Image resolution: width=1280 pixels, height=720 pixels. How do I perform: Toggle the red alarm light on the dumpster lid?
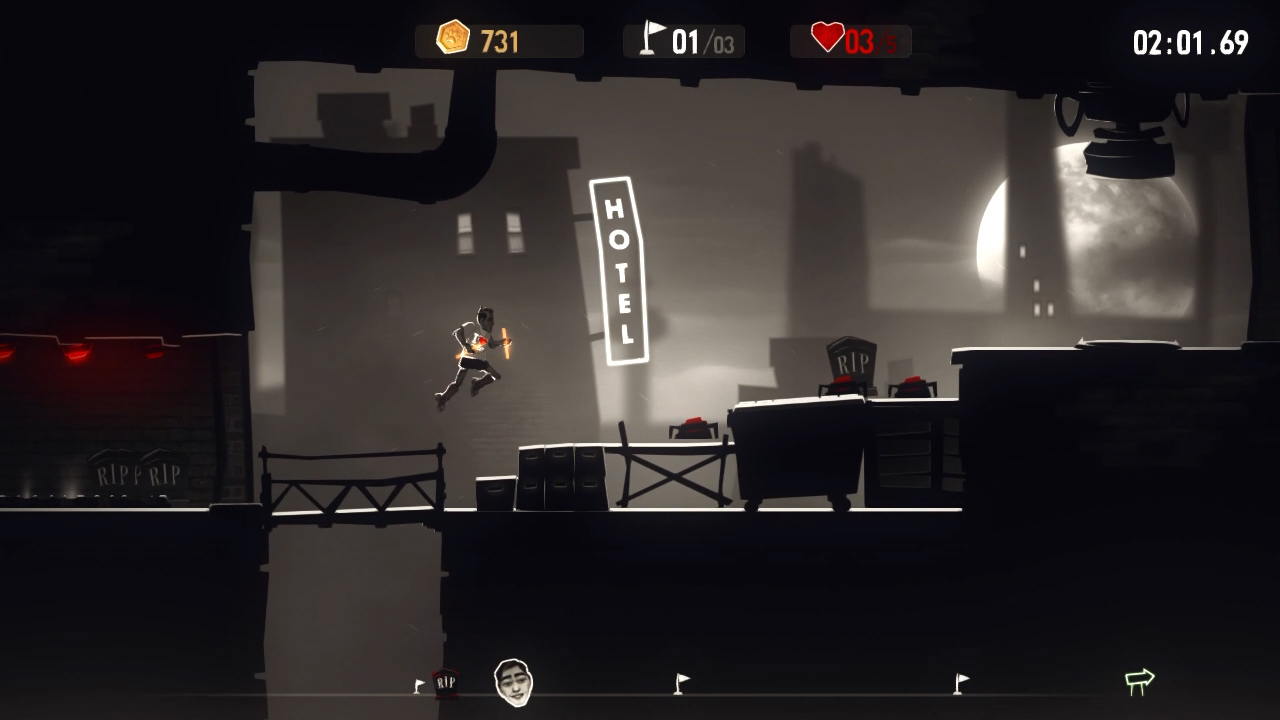coord(693,428)
